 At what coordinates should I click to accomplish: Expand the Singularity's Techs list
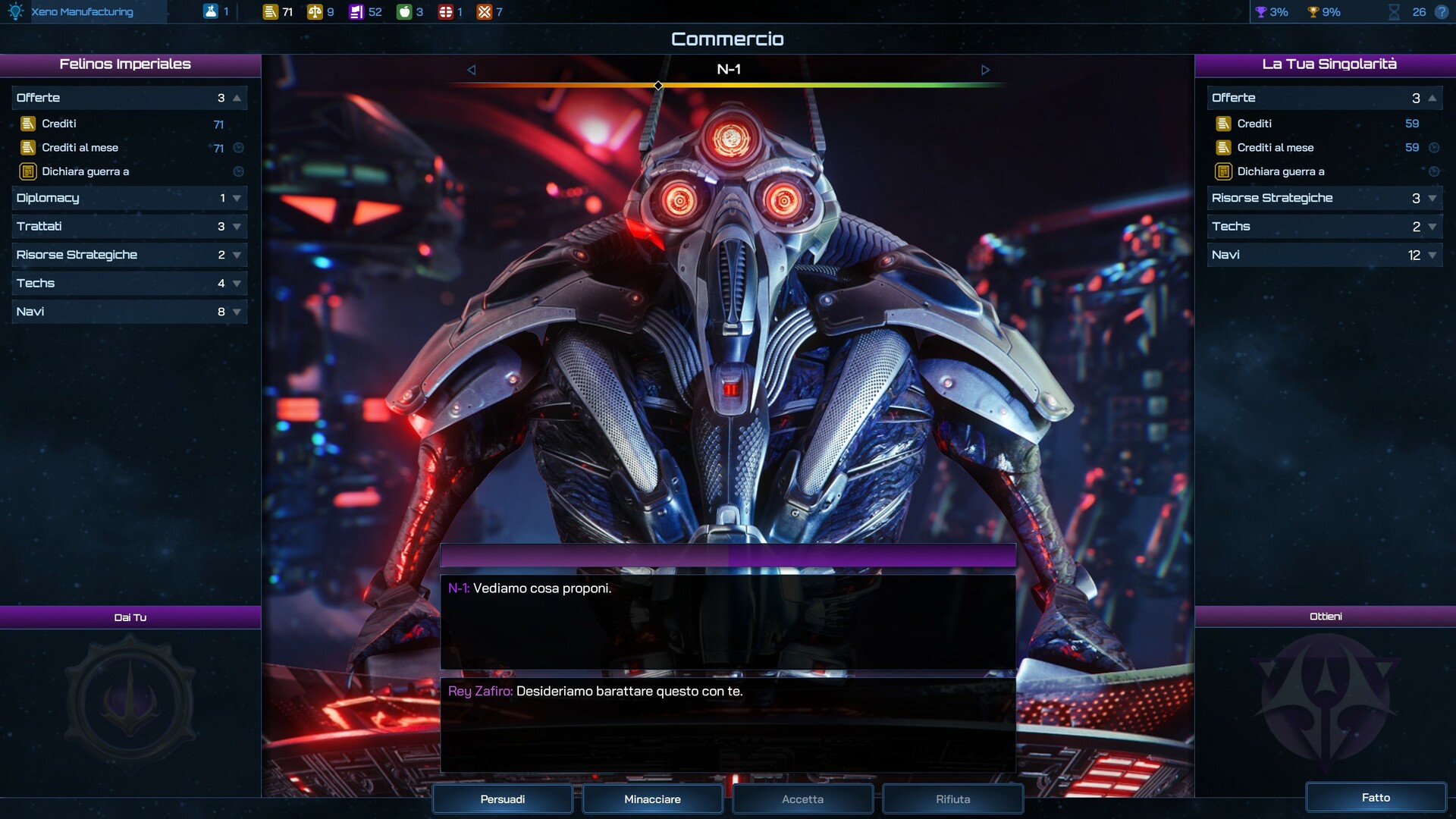click(x=1324, y=226)
